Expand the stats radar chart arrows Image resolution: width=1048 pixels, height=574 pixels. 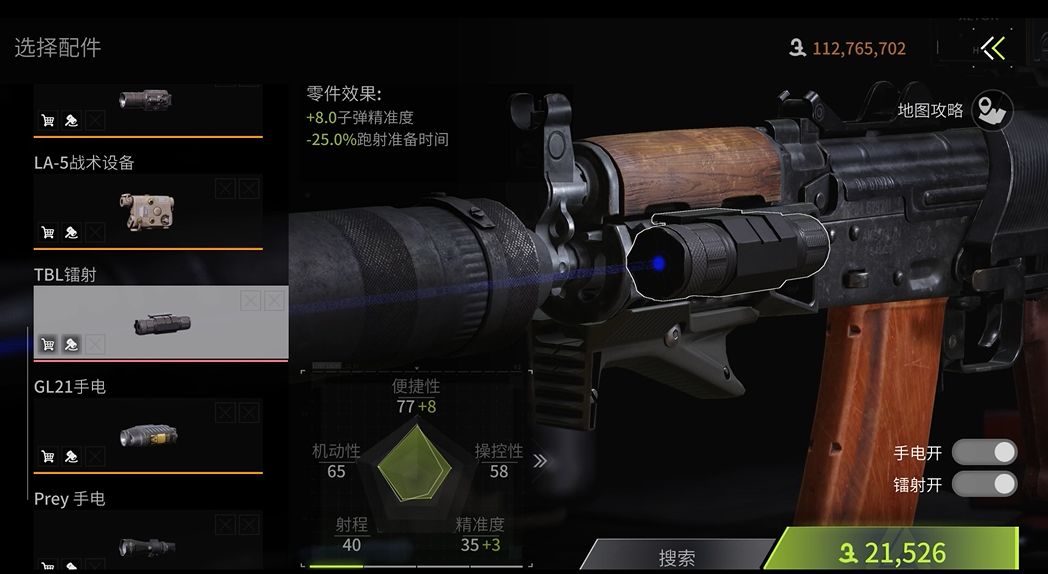pos(540,461)
